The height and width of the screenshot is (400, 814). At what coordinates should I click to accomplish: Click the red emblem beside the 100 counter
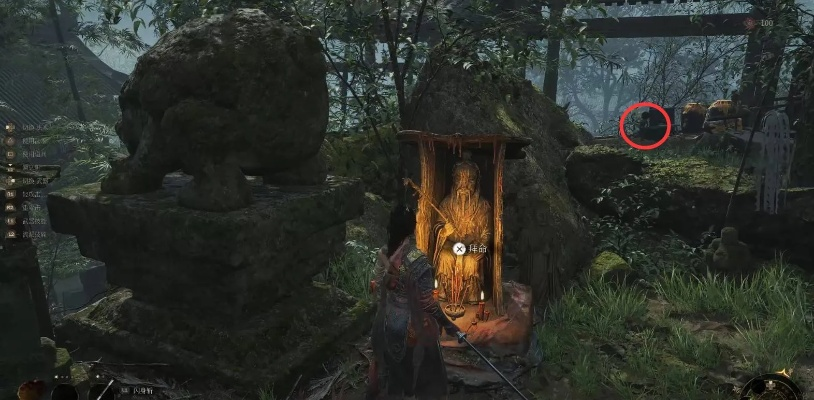[749, 21]
